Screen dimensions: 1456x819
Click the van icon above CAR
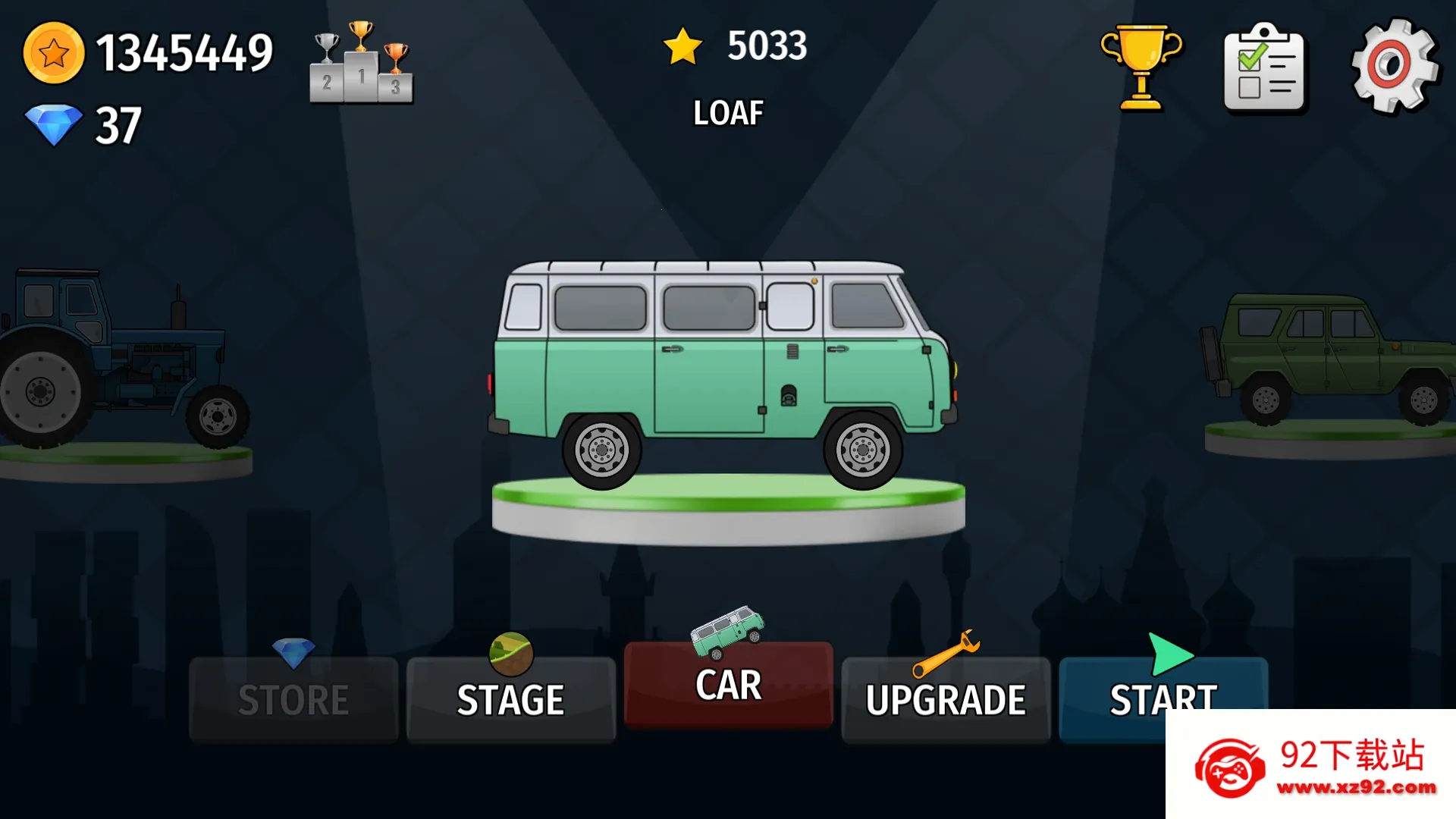(726, 631)
